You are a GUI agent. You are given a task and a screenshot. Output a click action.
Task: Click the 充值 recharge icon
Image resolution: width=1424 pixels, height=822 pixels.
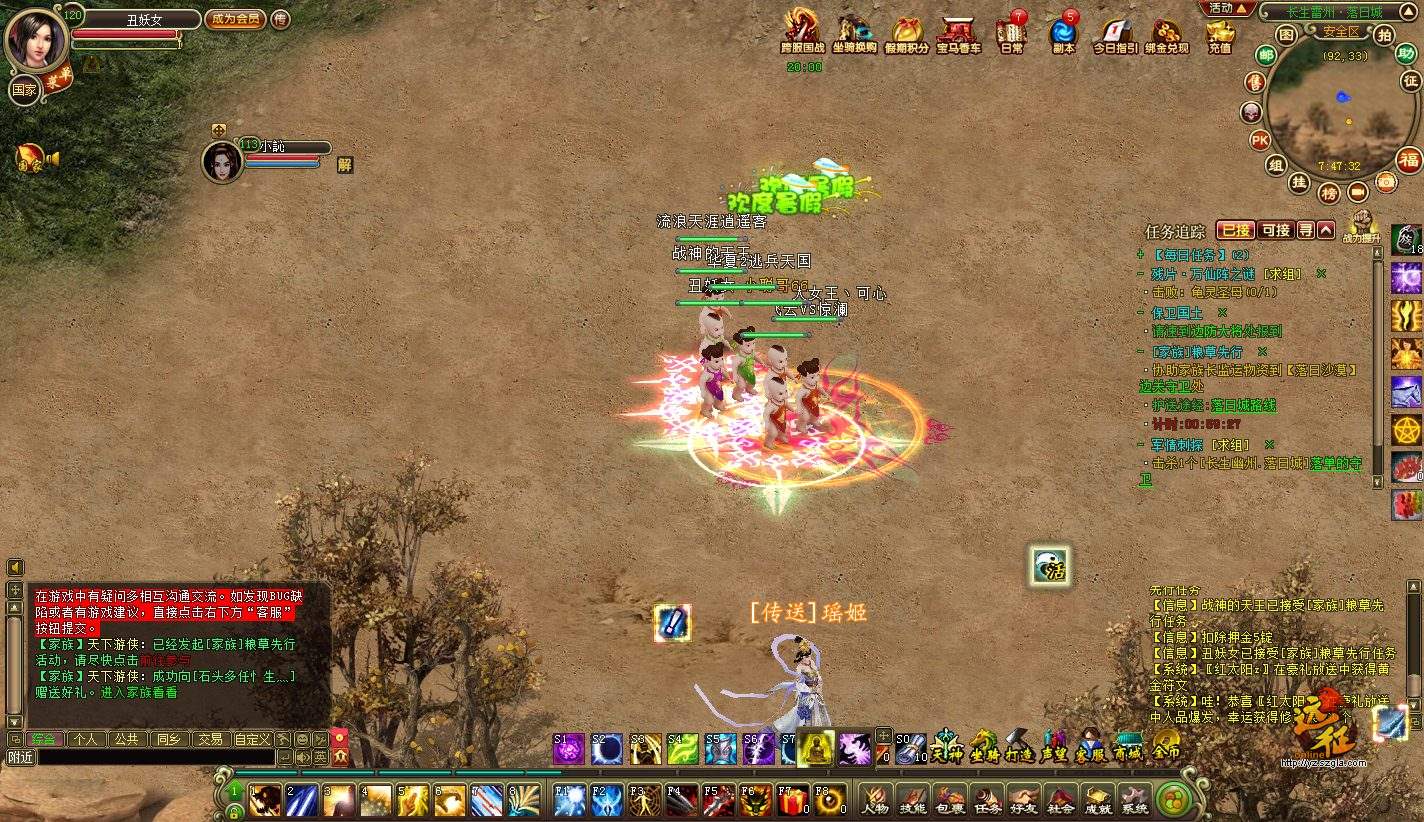click(x=1220, y=35)
